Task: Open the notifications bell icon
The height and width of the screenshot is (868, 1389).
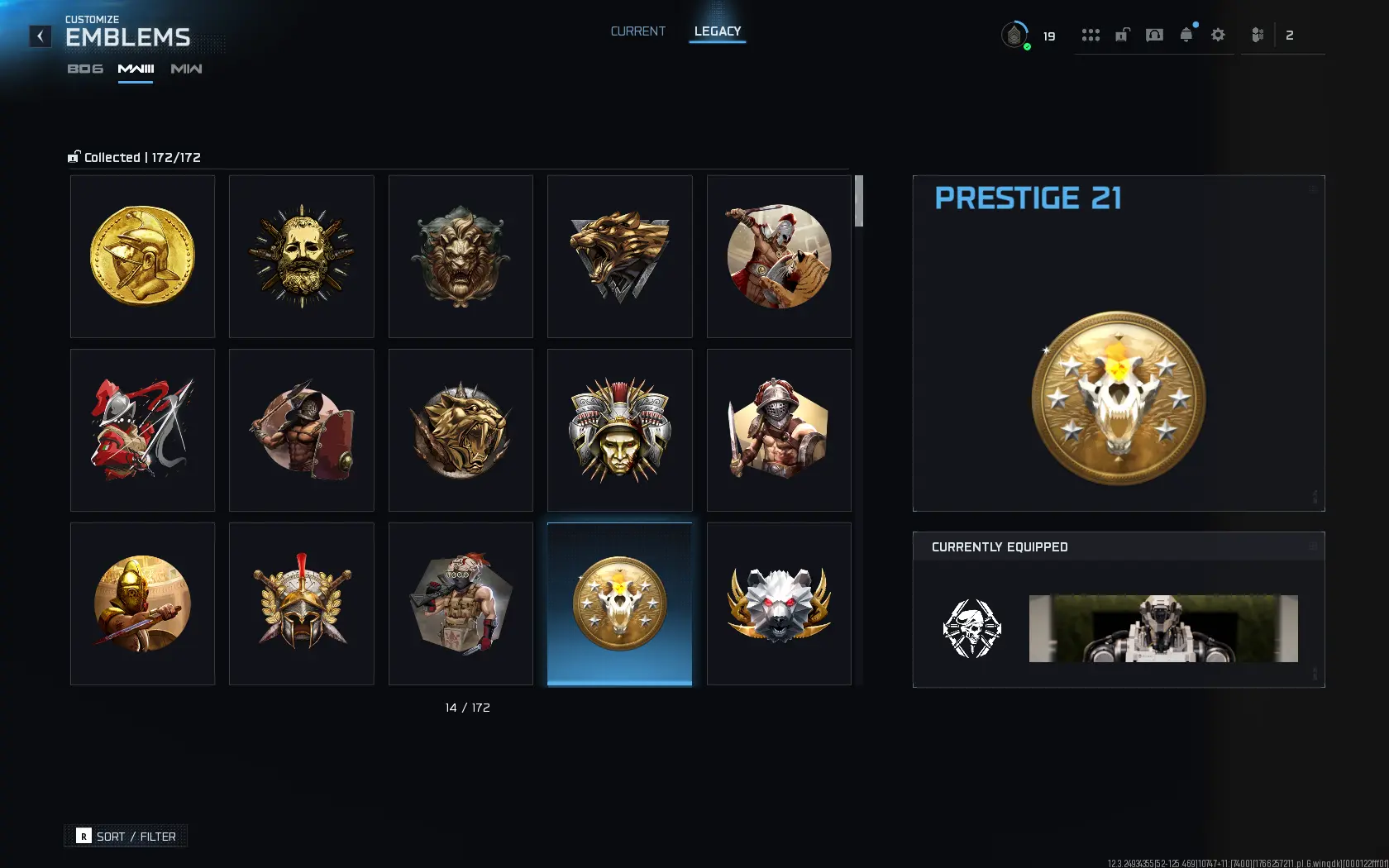Action: [x=1186, y=35]
